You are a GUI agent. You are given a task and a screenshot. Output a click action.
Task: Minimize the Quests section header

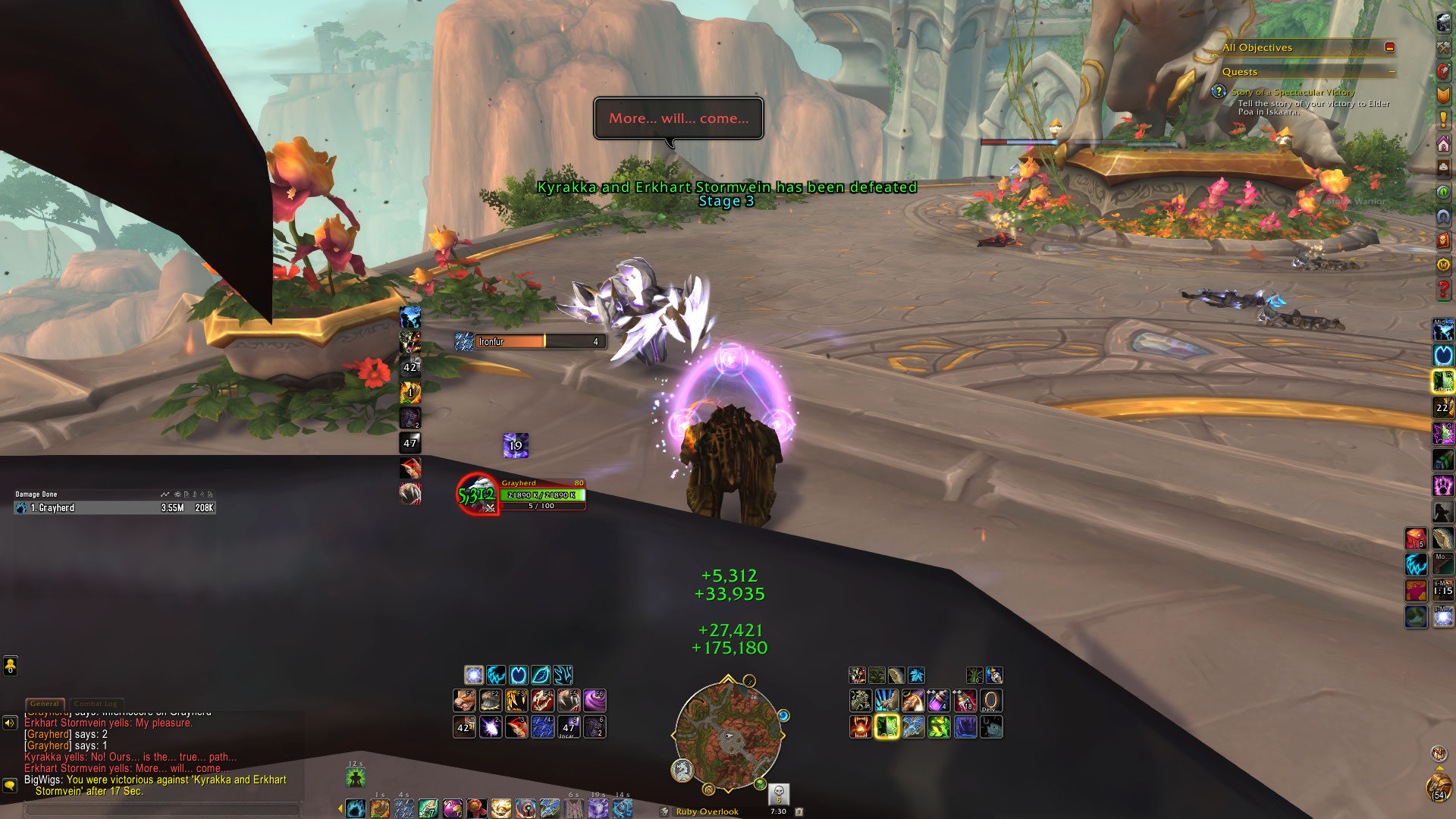(x=1392, y=72)
